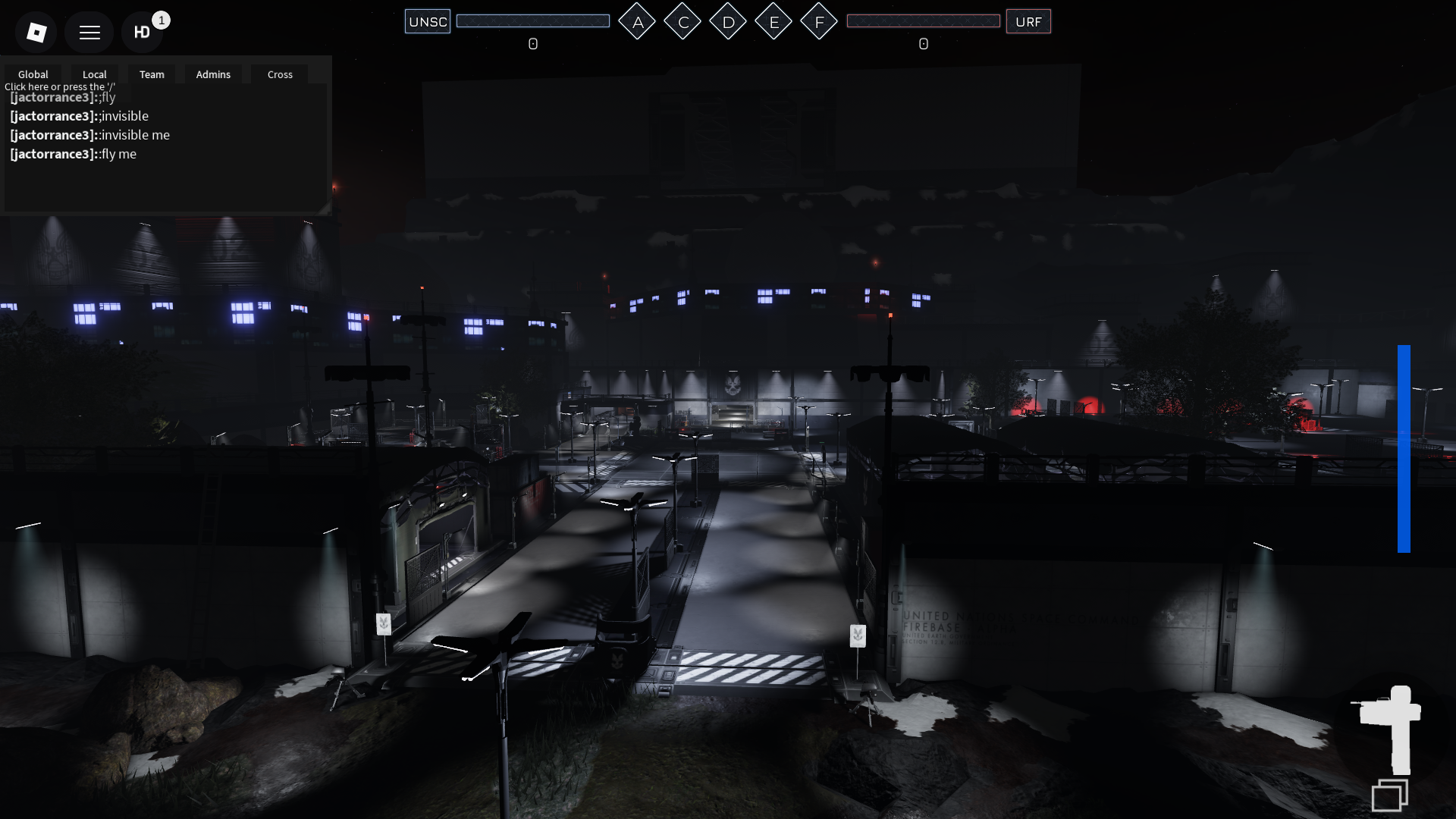The width and height of the screenshot is (1456, 819).
Task: Select the white weapon silhouette icon
Action: click(x=1392, y=726)
